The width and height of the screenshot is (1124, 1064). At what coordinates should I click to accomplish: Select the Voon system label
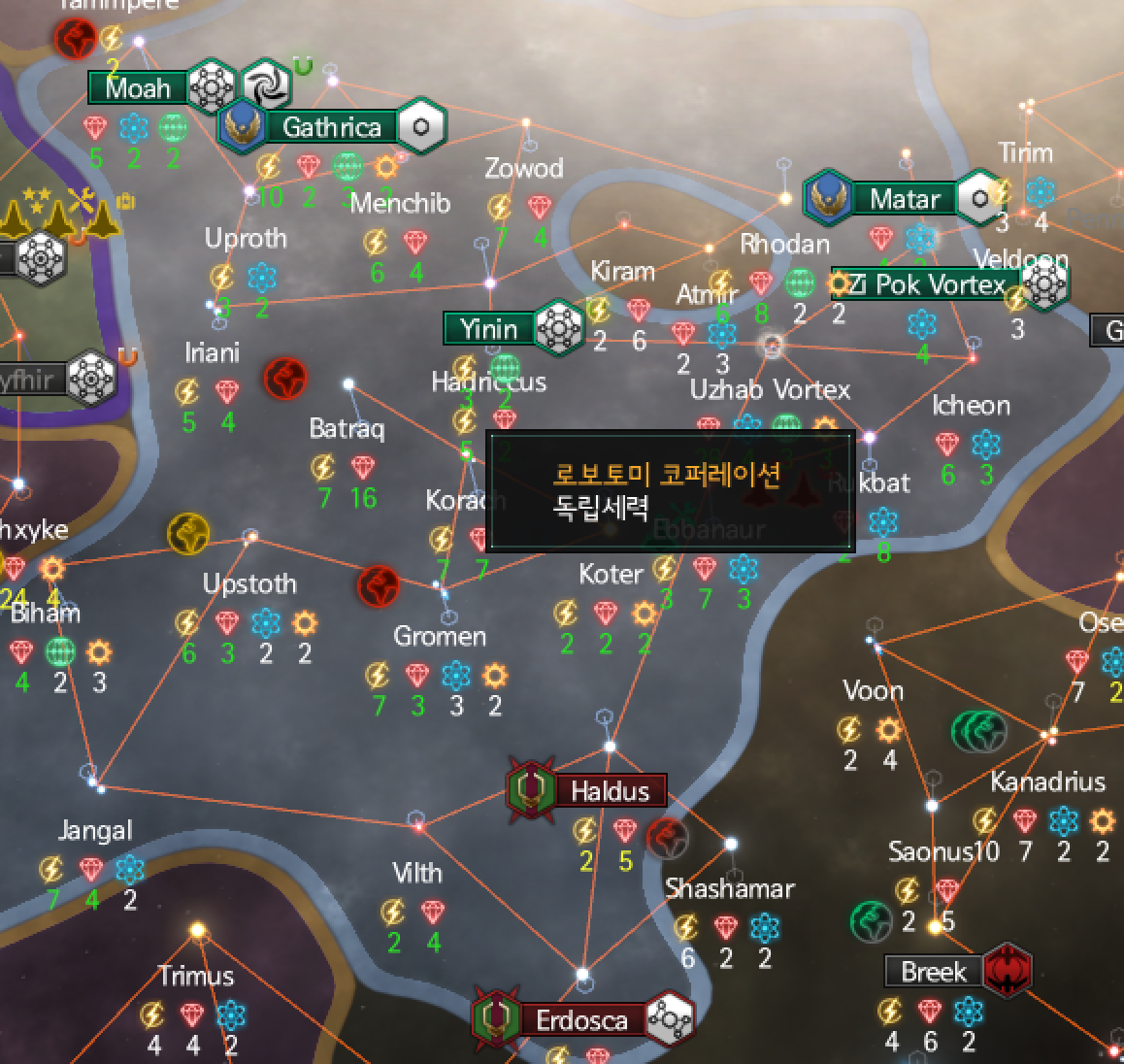(x=873, y=690)
